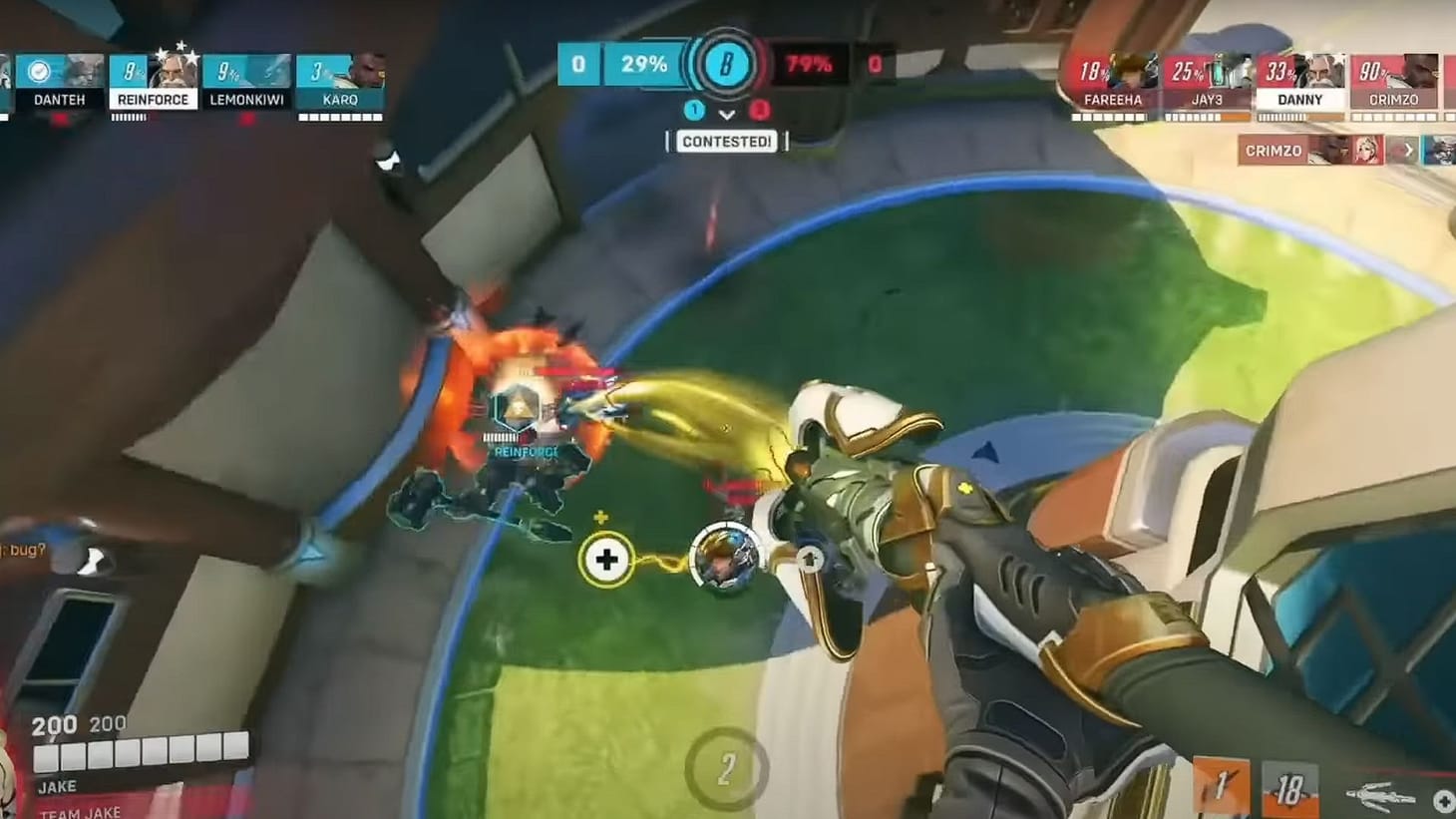Viewport: 1456px width, 819px height.
Task: Expand the killfeed with the right chevron
Action: 1409,150
